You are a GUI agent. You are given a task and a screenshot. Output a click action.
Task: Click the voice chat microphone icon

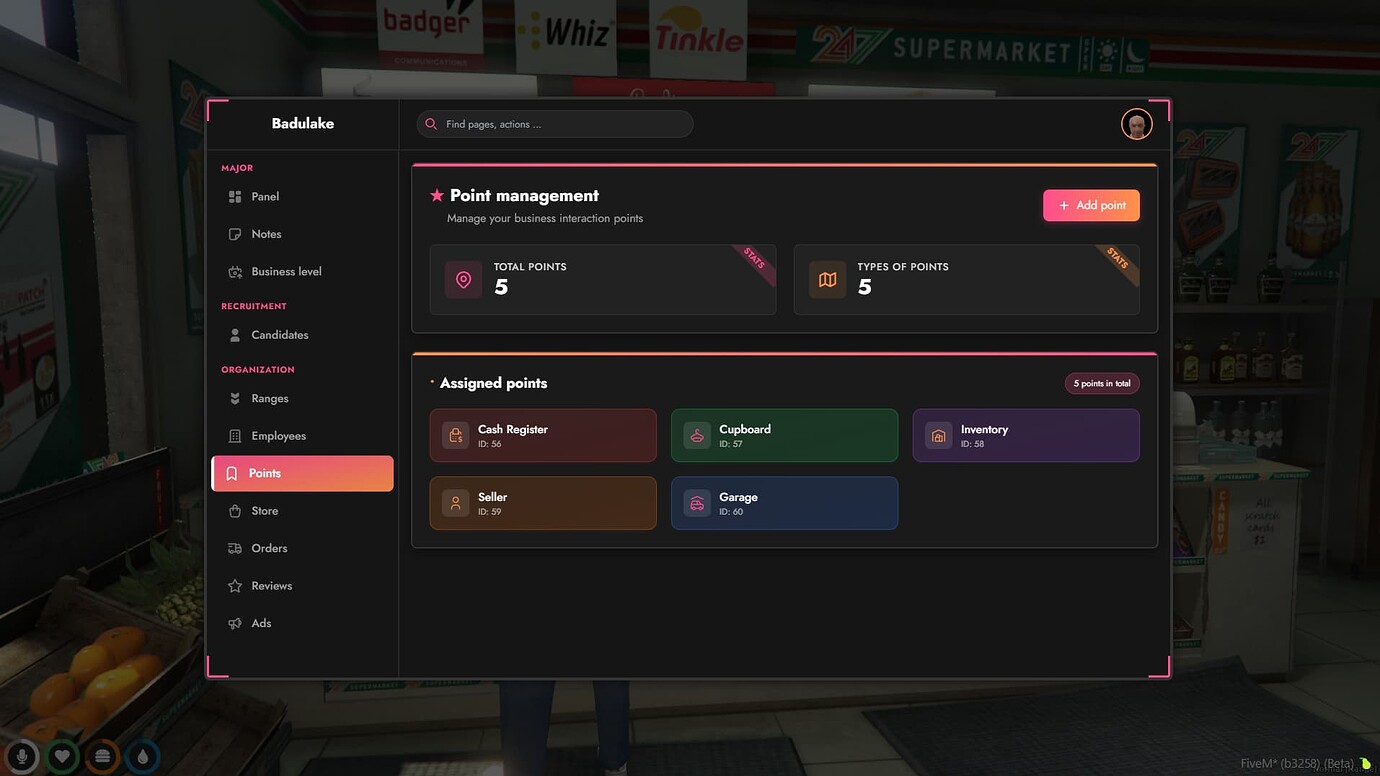pos(21,757)
